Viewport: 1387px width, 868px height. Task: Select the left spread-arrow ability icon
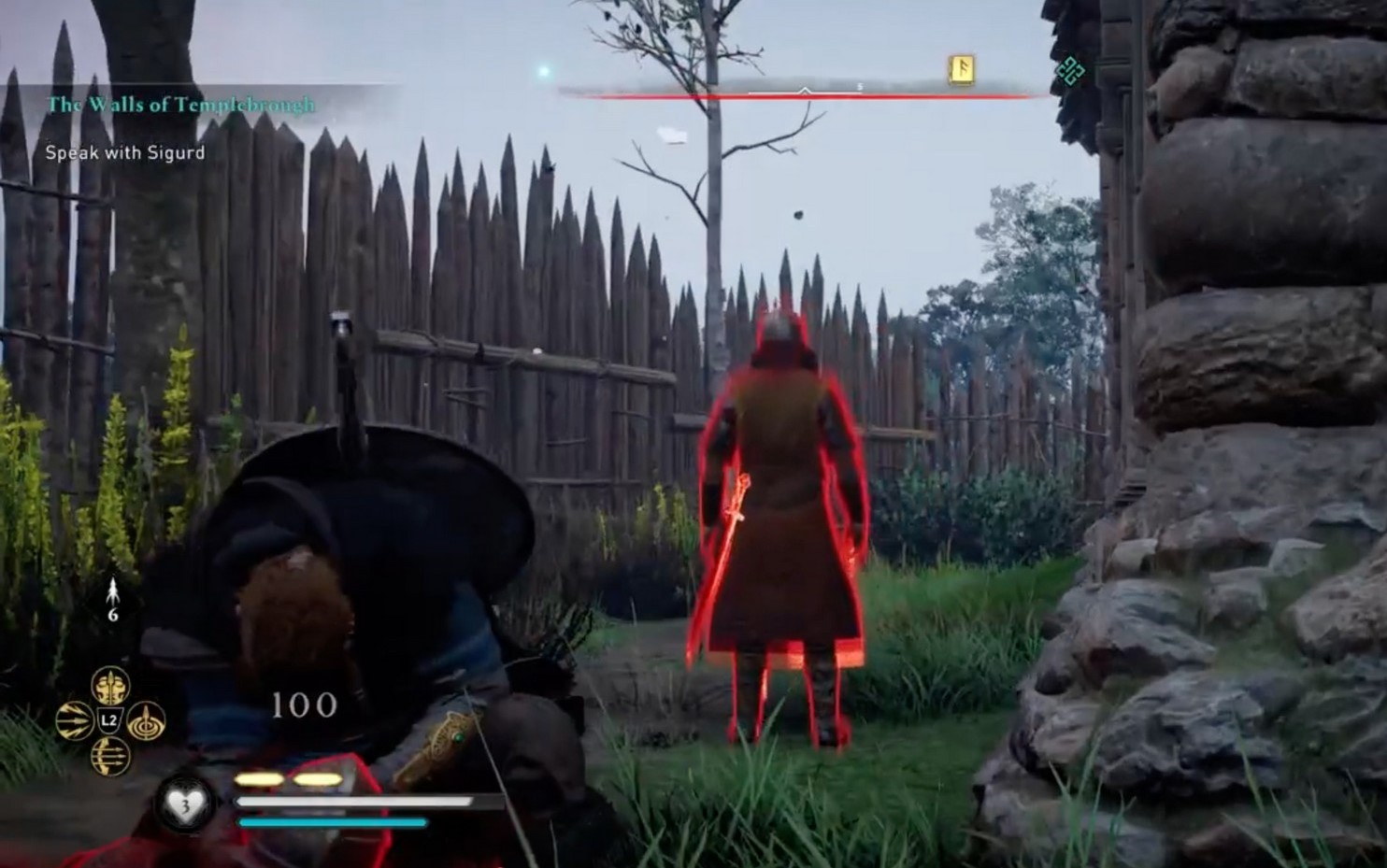click(x=75, y=719)
